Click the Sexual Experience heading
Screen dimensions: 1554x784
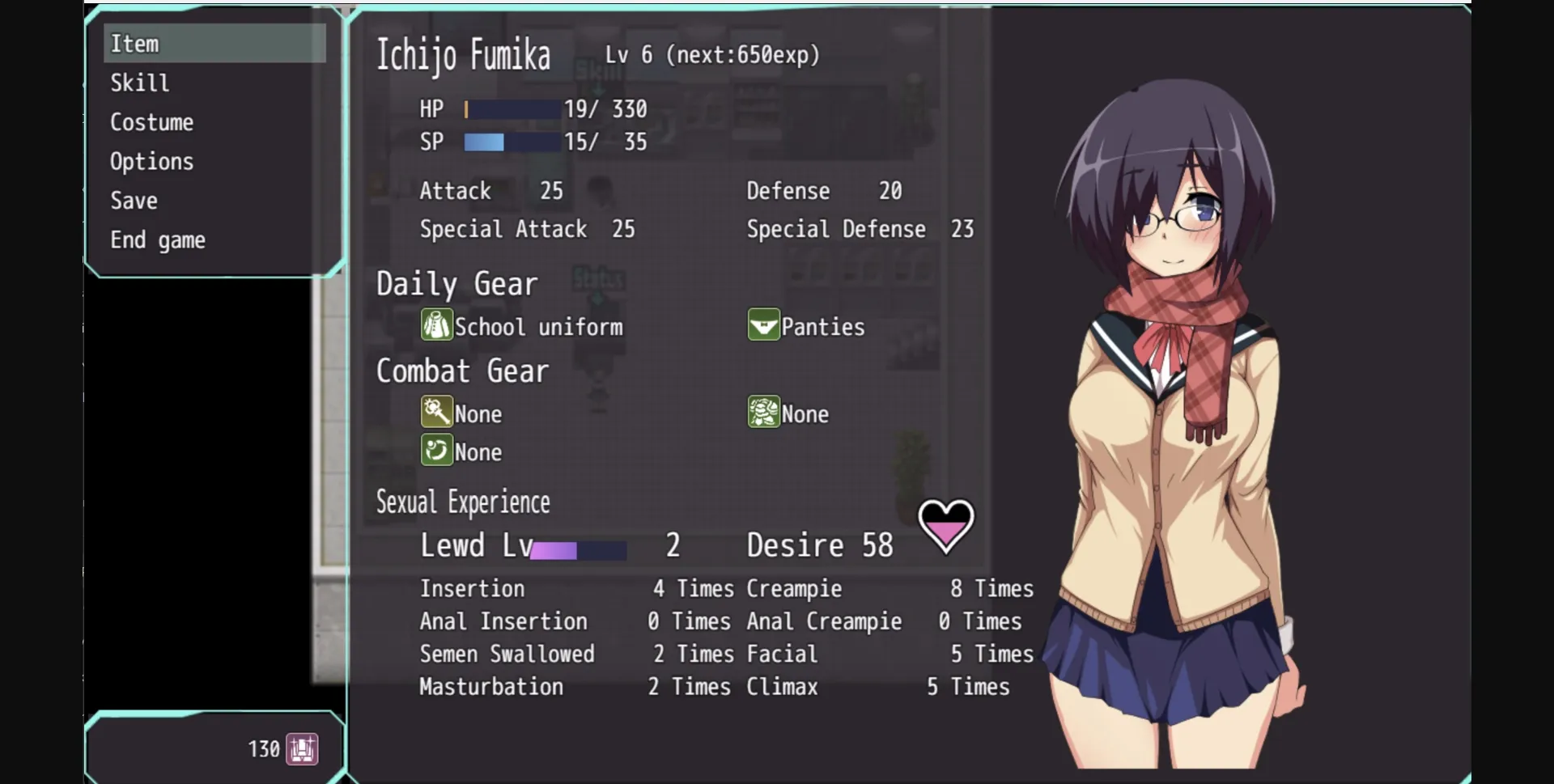[463, 502]
